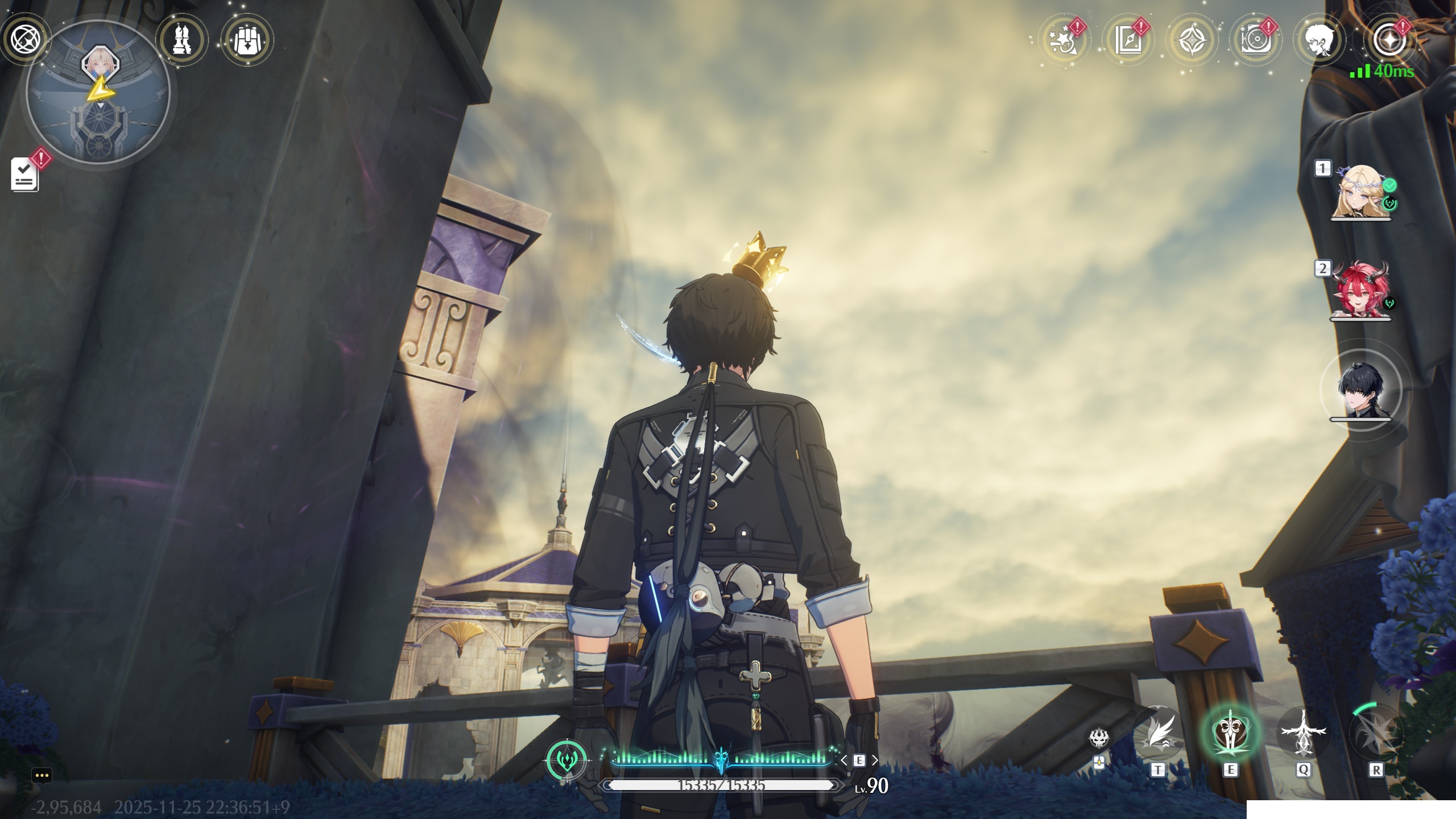
Task: Open the chat speech bubble
Action: (x=42, y=775)
